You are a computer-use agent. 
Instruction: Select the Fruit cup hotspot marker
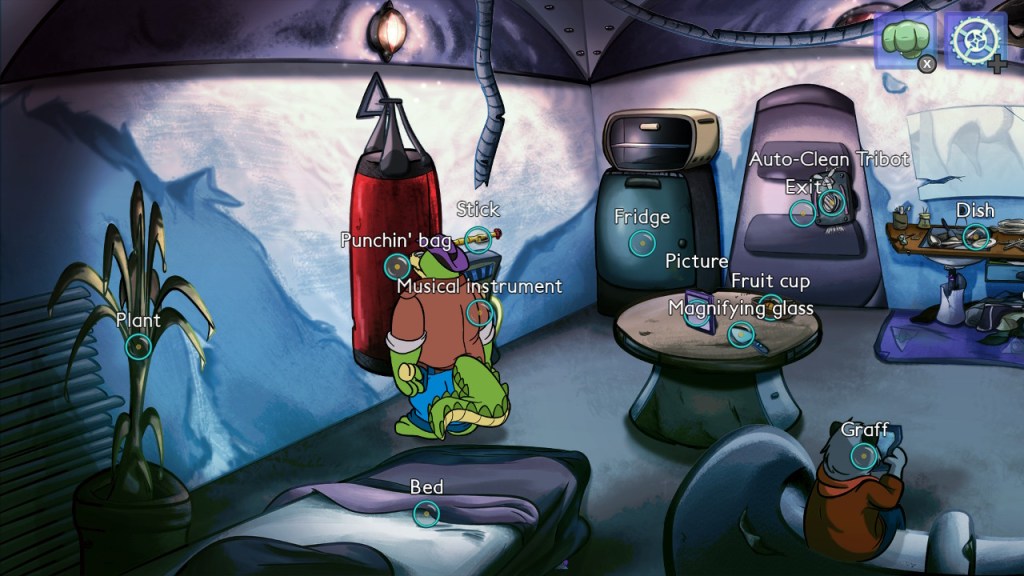(x=770, y=306)
